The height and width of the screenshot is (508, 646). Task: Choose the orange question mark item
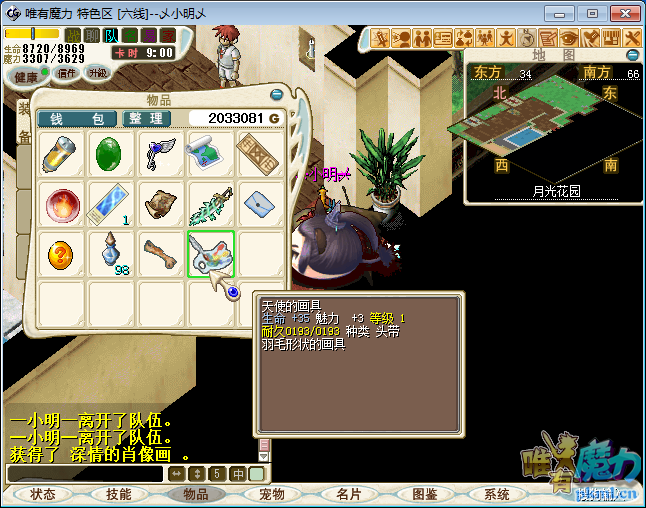click(x=60, y=254)
